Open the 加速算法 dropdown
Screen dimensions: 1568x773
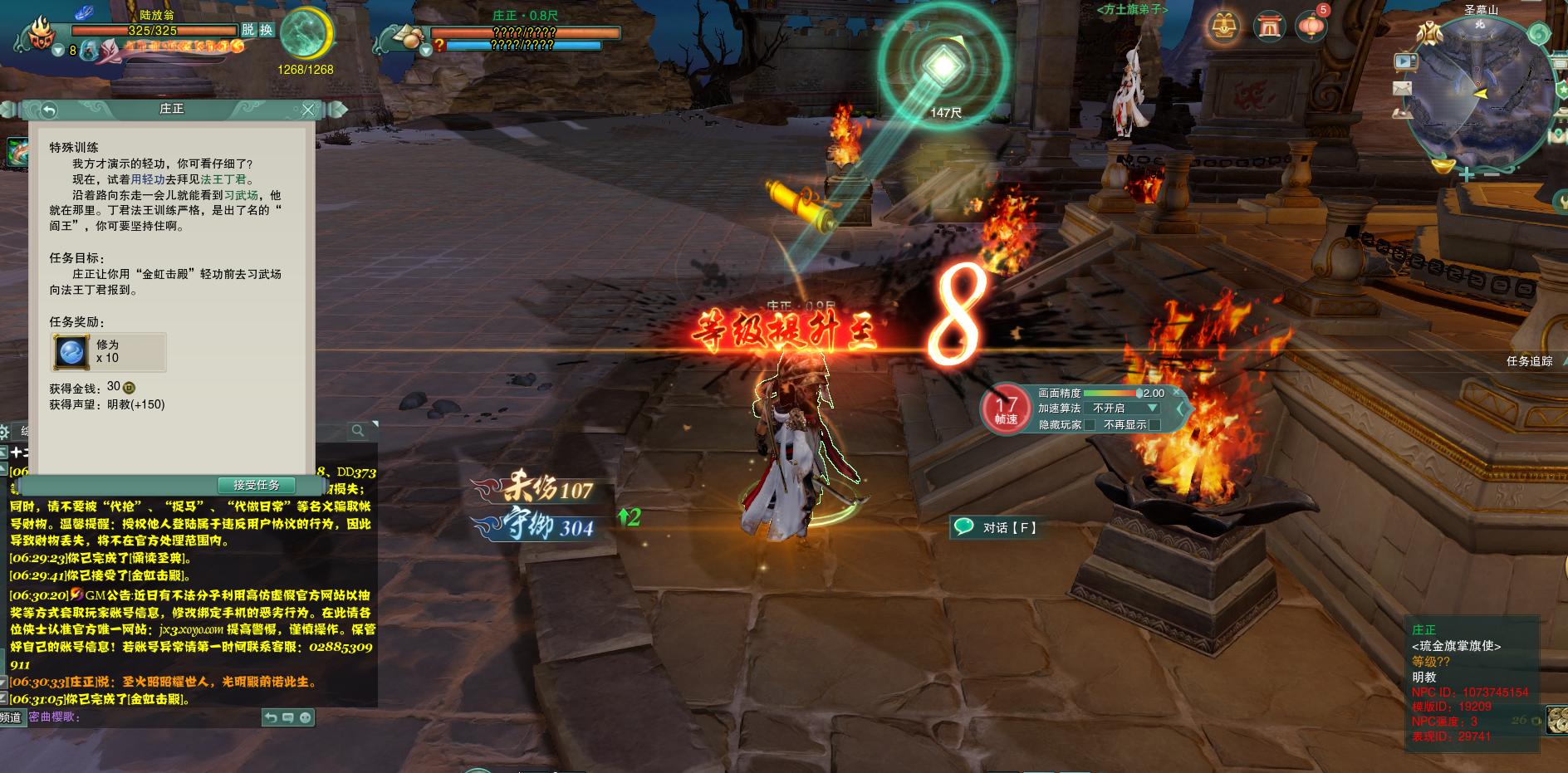1152,409
